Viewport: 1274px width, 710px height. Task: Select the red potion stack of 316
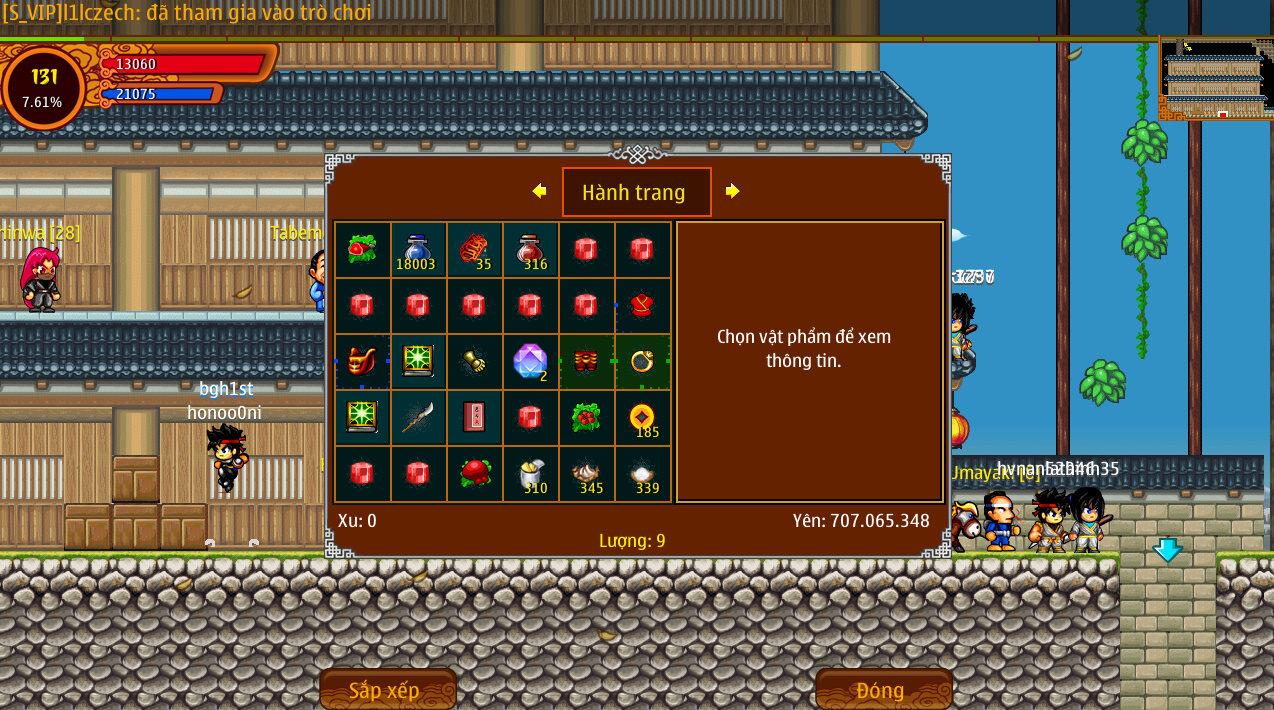click(x=530, y=250)
